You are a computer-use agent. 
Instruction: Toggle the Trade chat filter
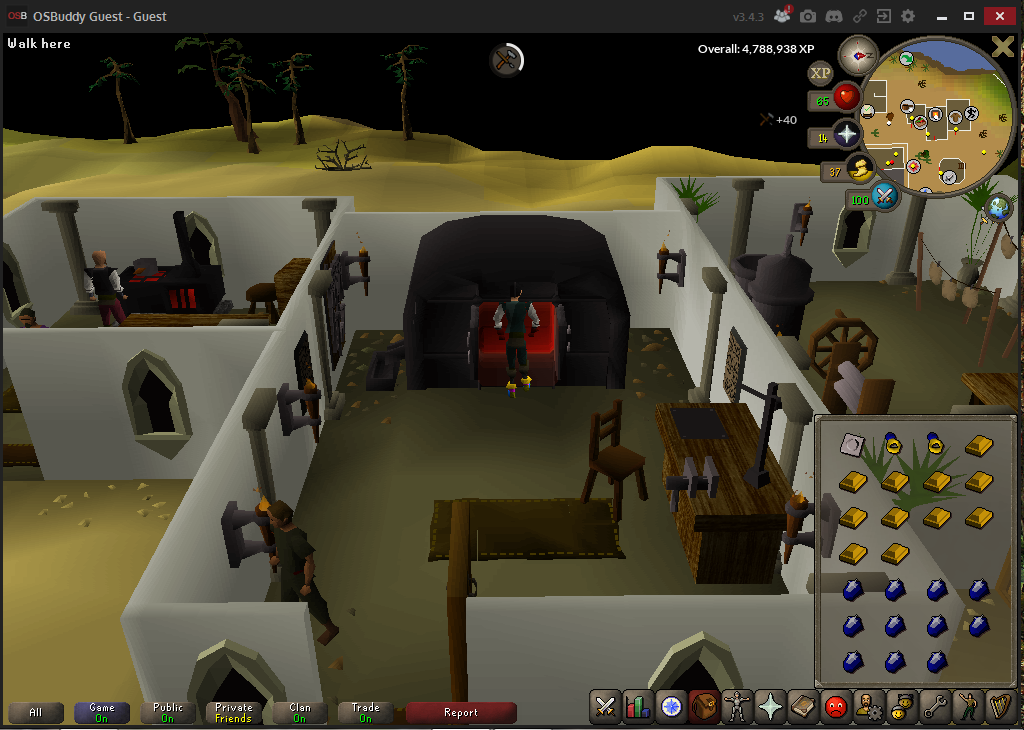click(365, 713)
